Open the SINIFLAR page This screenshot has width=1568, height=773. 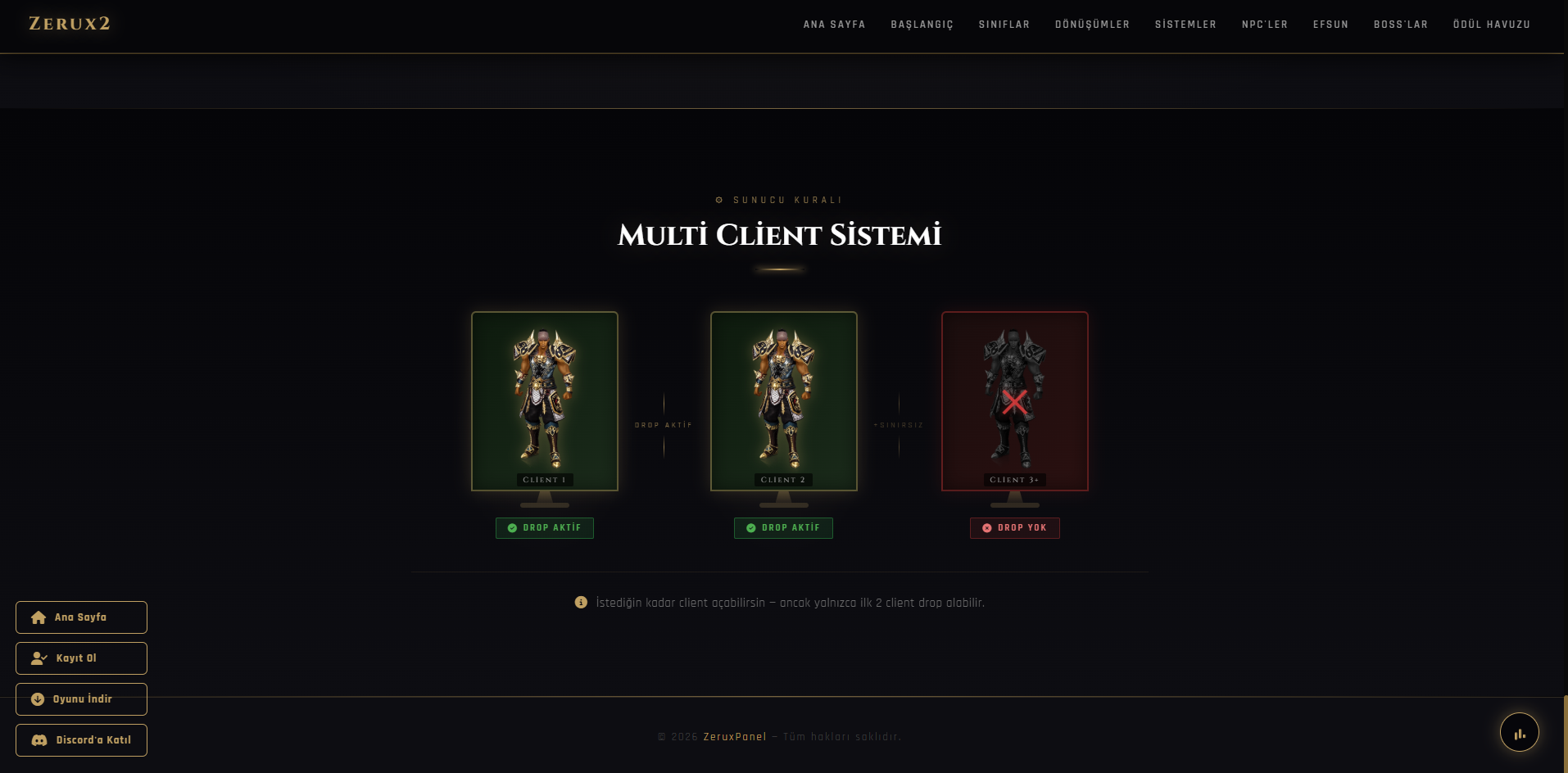pyautogui.click(x=1004, y=25)
